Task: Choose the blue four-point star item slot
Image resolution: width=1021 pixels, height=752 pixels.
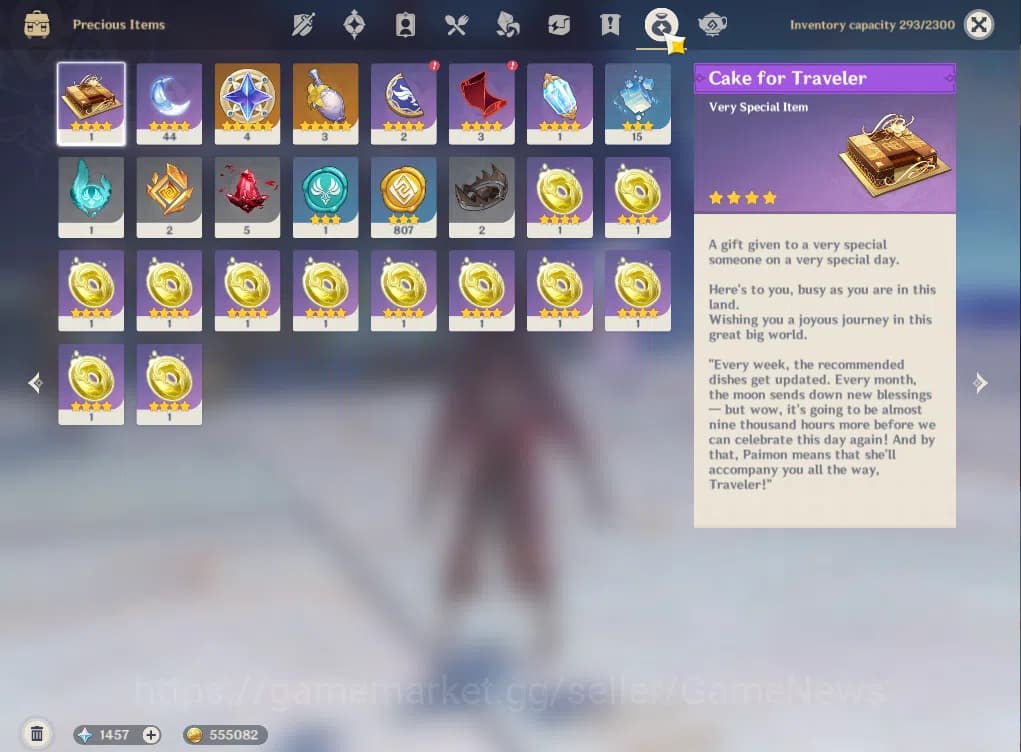Action: pos(247,97)
